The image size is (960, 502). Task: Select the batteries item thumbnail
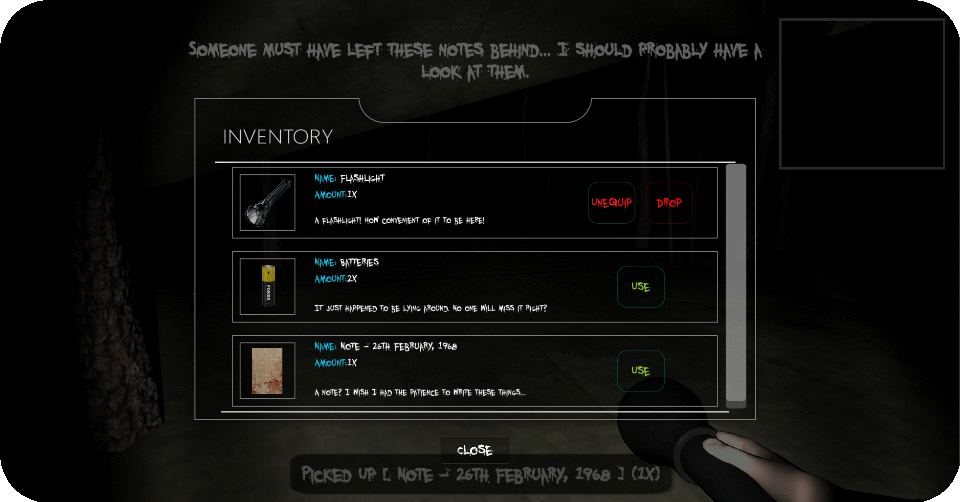pos(267,287)
